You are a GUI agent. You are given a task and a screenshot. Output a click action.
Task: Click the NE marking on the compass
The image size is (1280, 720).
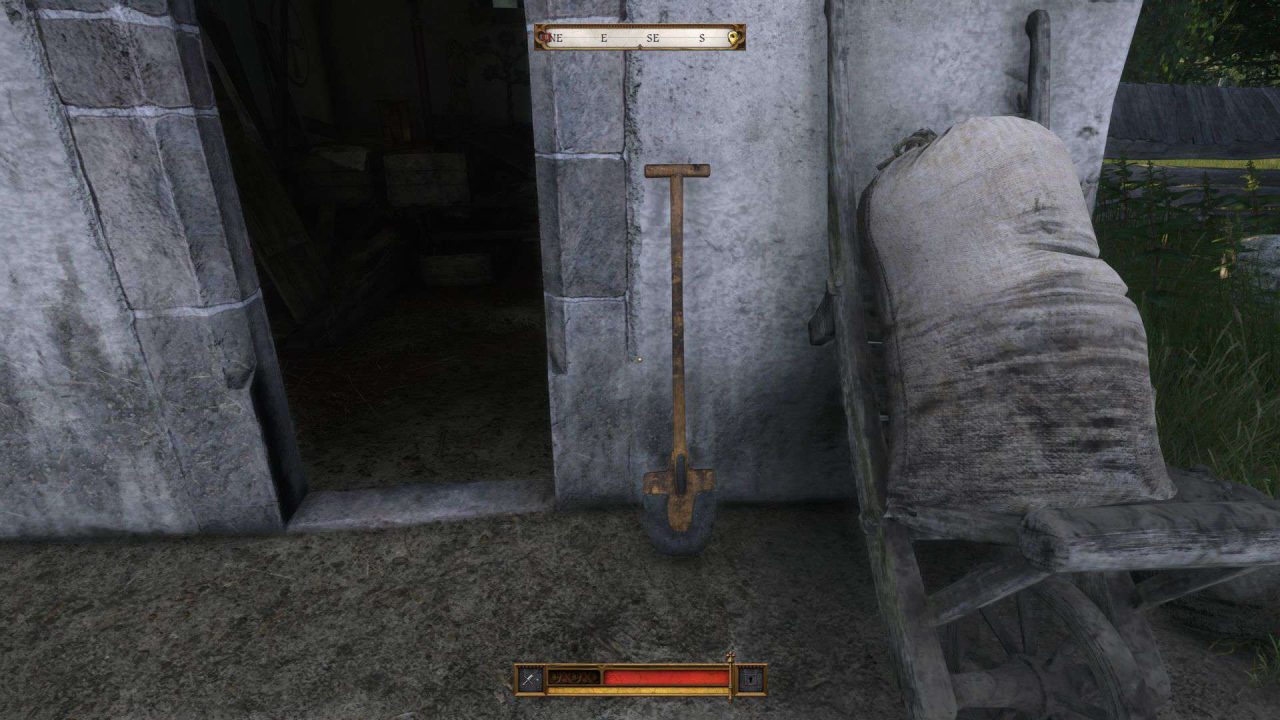click(557, 37)
